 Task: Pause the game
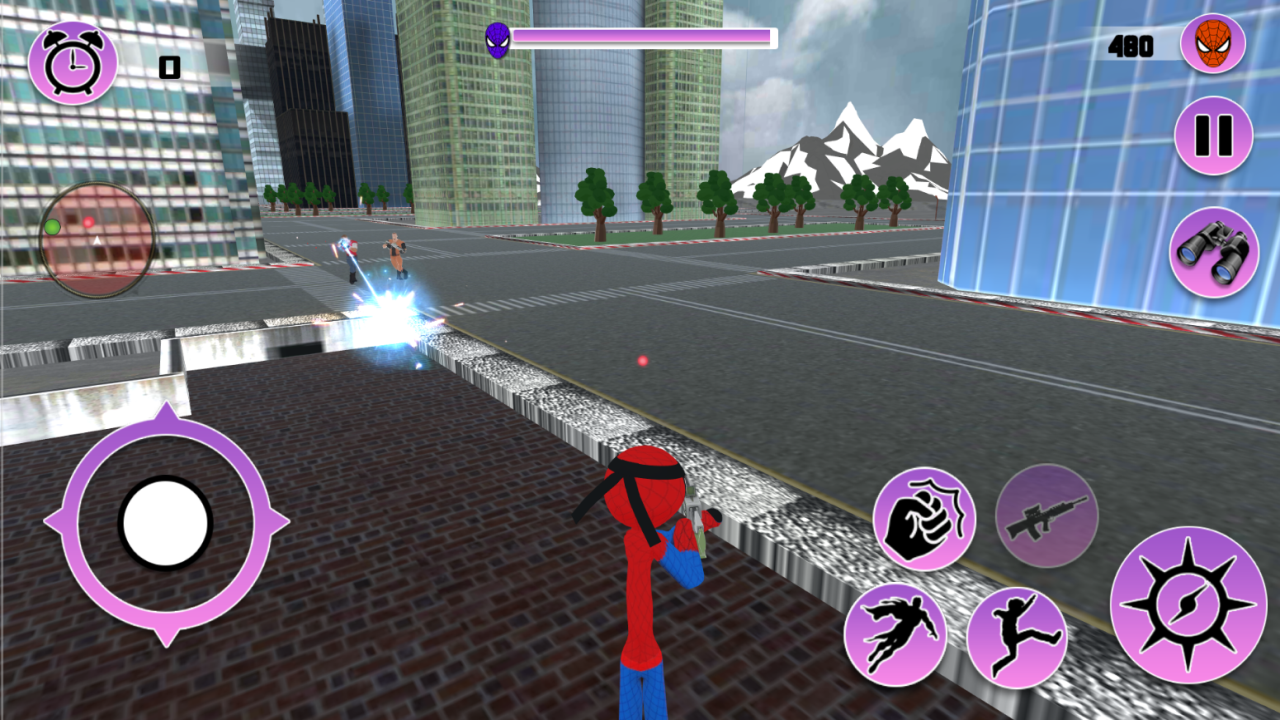pyautogui.click(x=1212, y=135)
